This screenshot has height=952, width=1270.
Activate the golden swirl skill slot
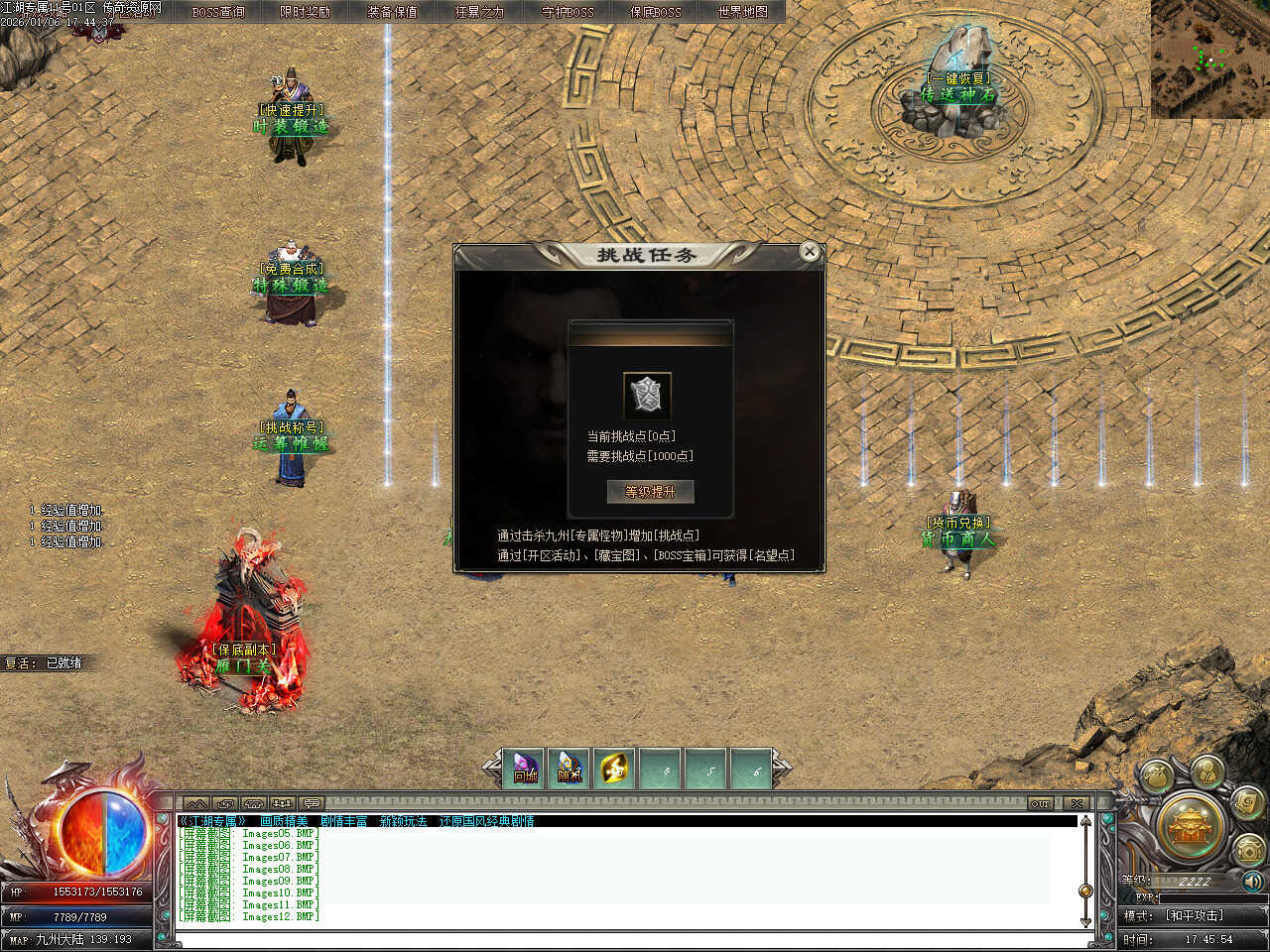tap(614, 769)
